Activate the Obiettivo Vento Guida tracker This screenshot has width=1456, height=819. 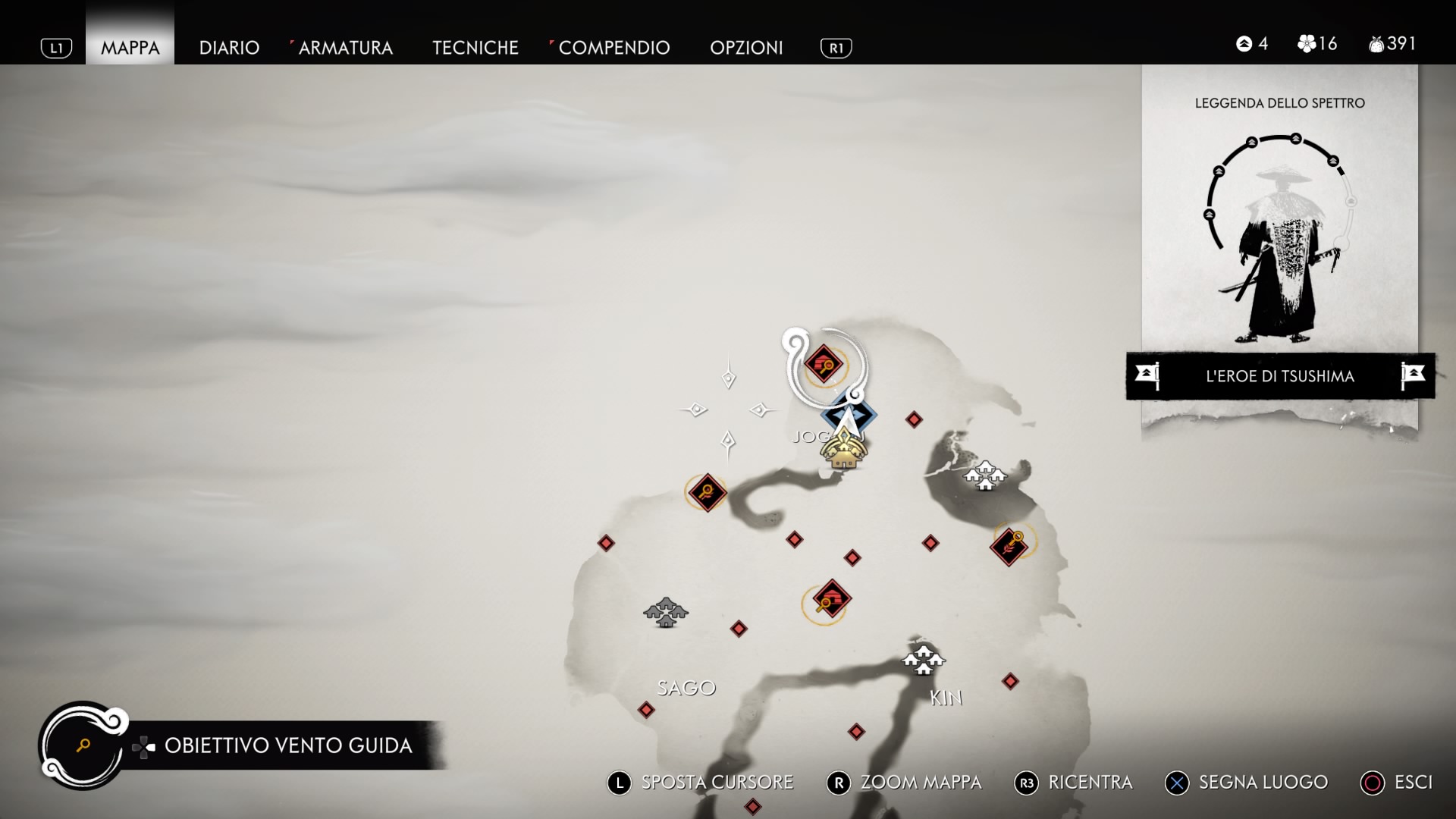pyautogui.click(x=287, y=745)
